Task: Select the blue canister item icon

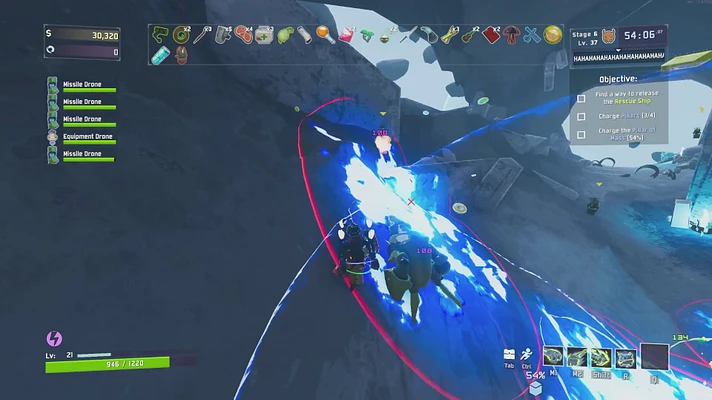Action: tap(161, 55)
